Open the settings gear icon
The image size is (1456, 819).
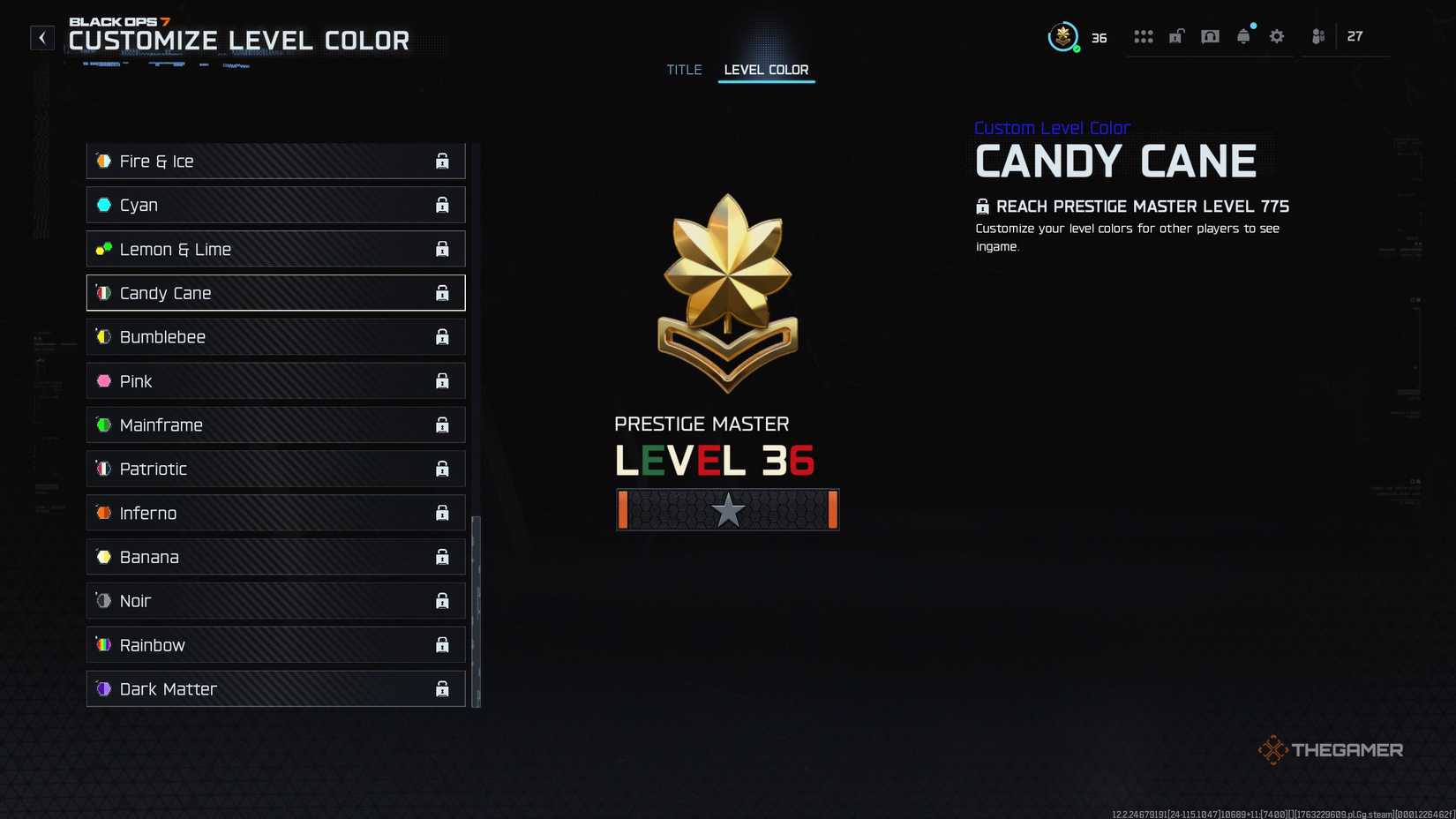1276,36
